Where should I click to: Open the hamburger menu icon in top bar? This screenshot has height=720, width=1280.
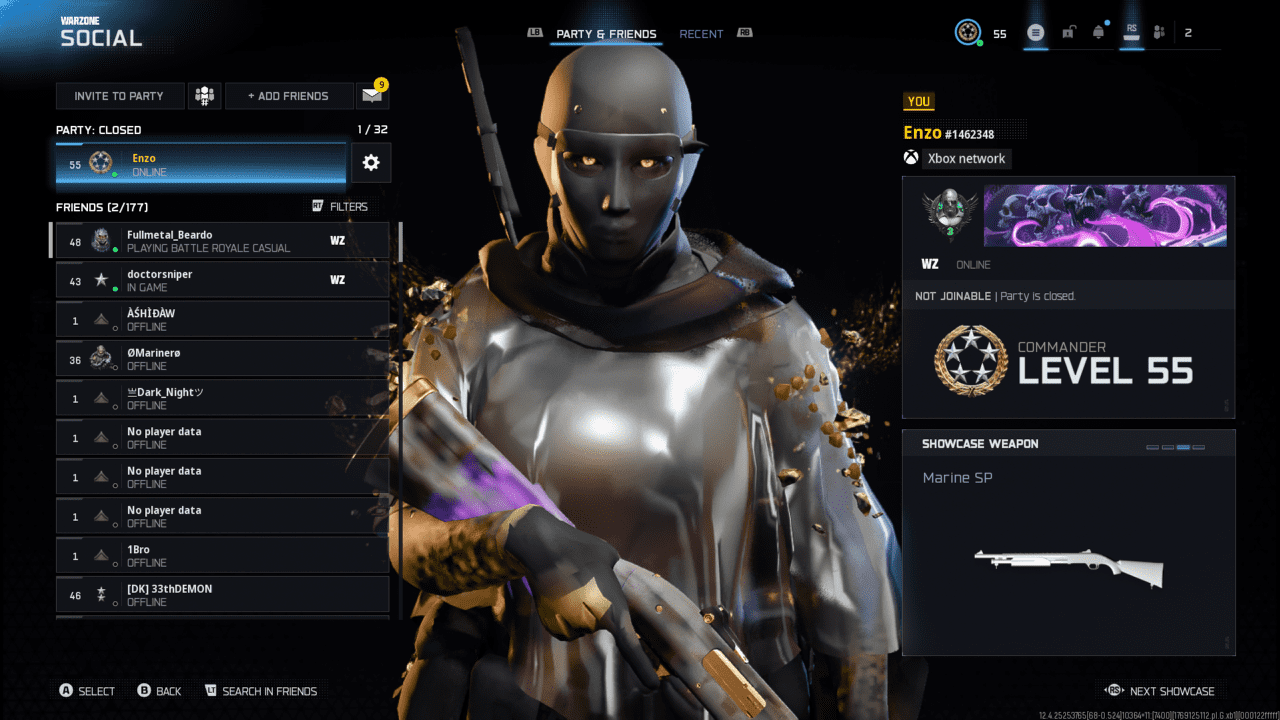1036,33
